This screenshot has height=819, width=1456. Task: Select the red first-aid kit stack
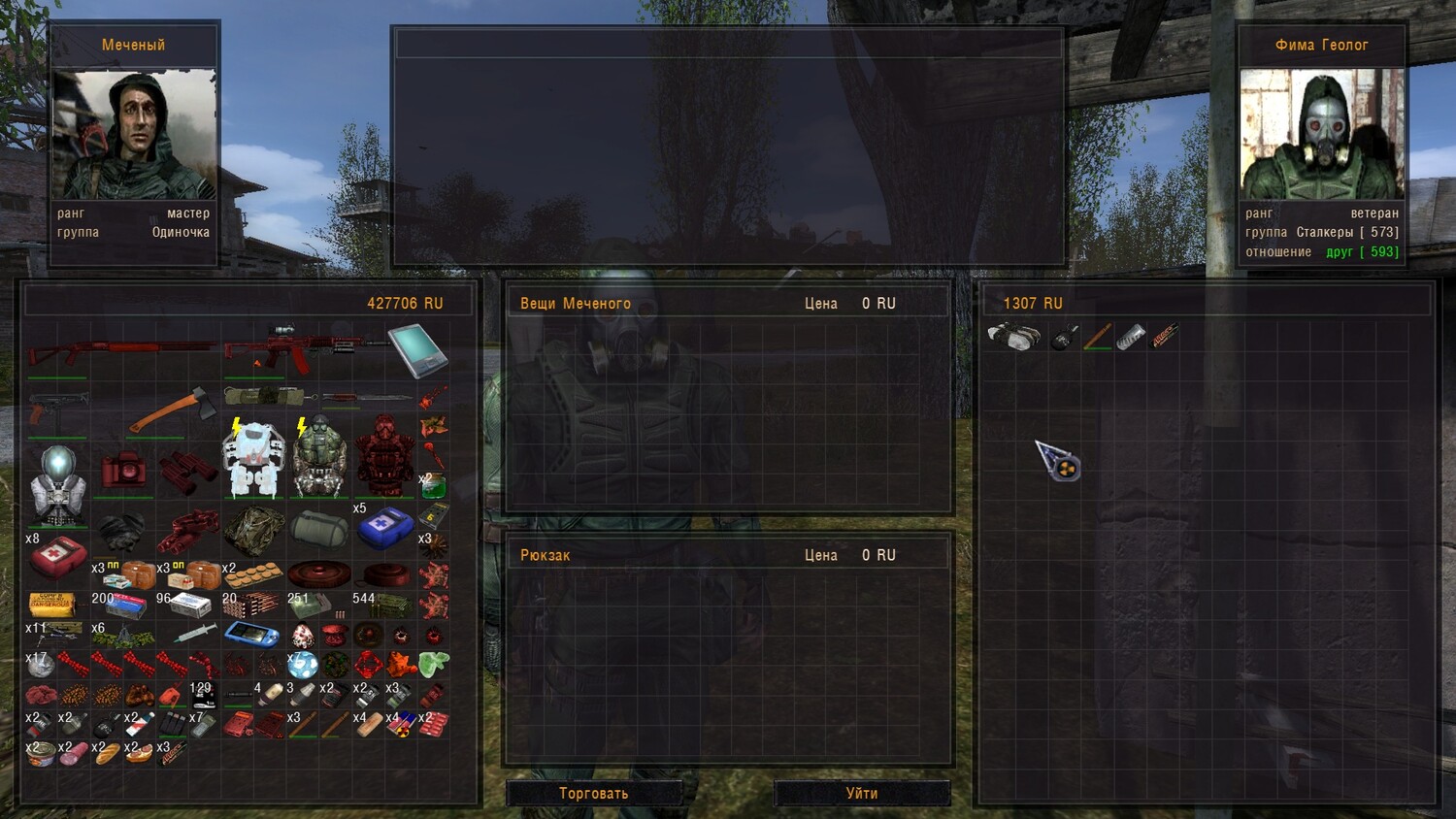[x=57, y=557]
